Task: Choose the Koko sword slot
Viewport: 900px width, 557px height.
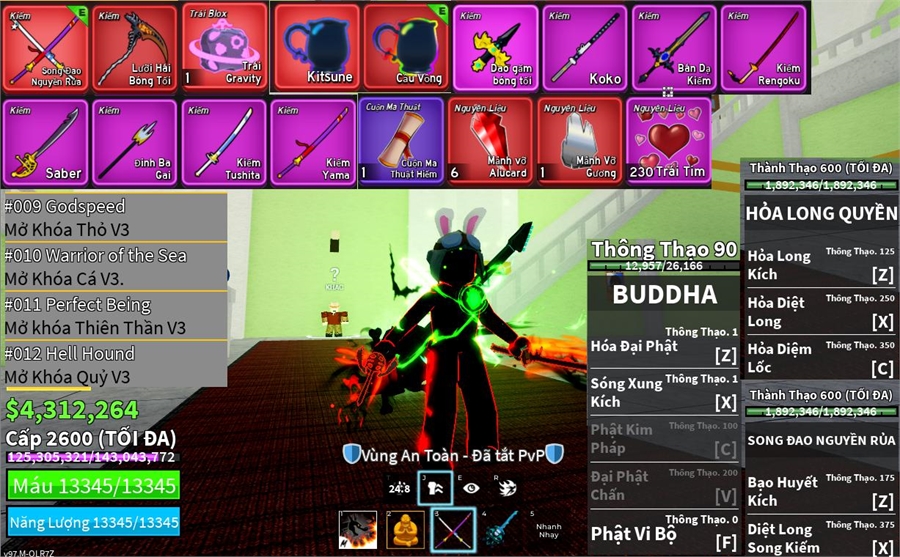Action: pos(585,47)
